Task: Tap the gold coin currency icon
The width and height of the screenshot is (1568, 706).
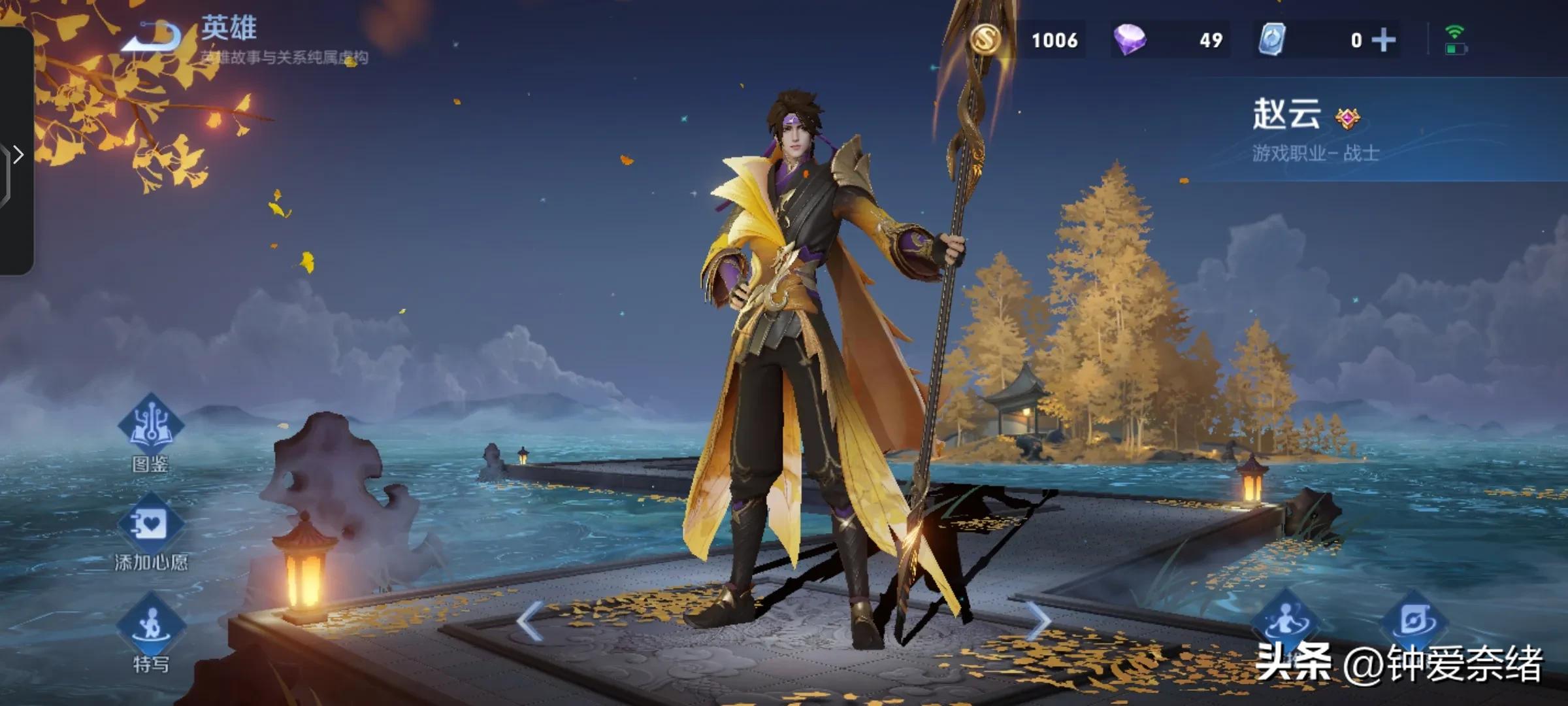Action: [x=985, y=39]
